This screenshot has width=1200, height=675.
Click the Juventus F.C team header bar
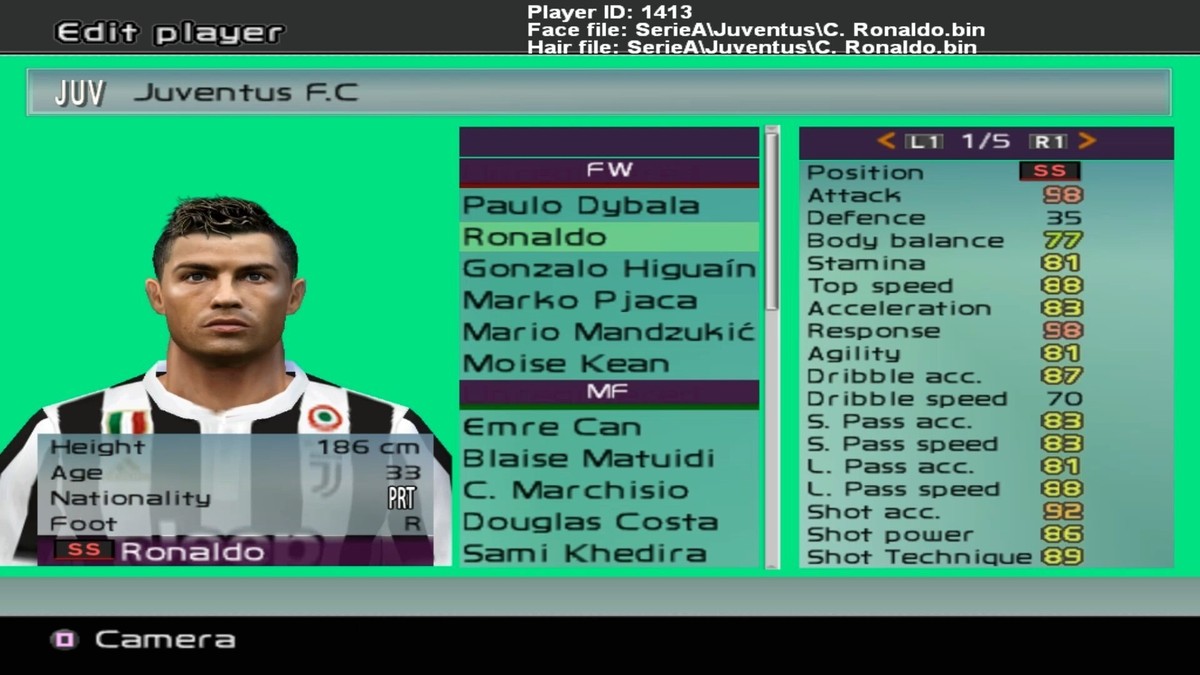pyautogui.click(x=598, y=93)
